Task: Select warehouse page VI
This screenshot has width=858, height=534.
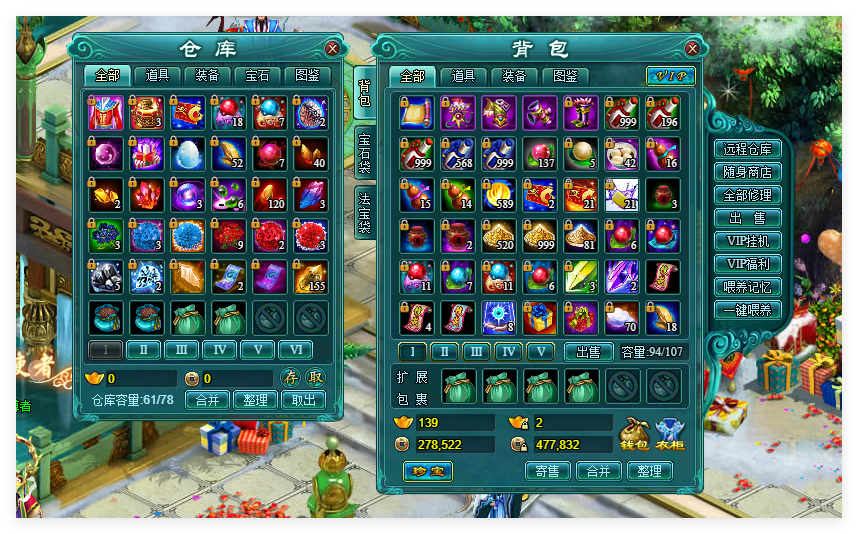Action: 295,350
